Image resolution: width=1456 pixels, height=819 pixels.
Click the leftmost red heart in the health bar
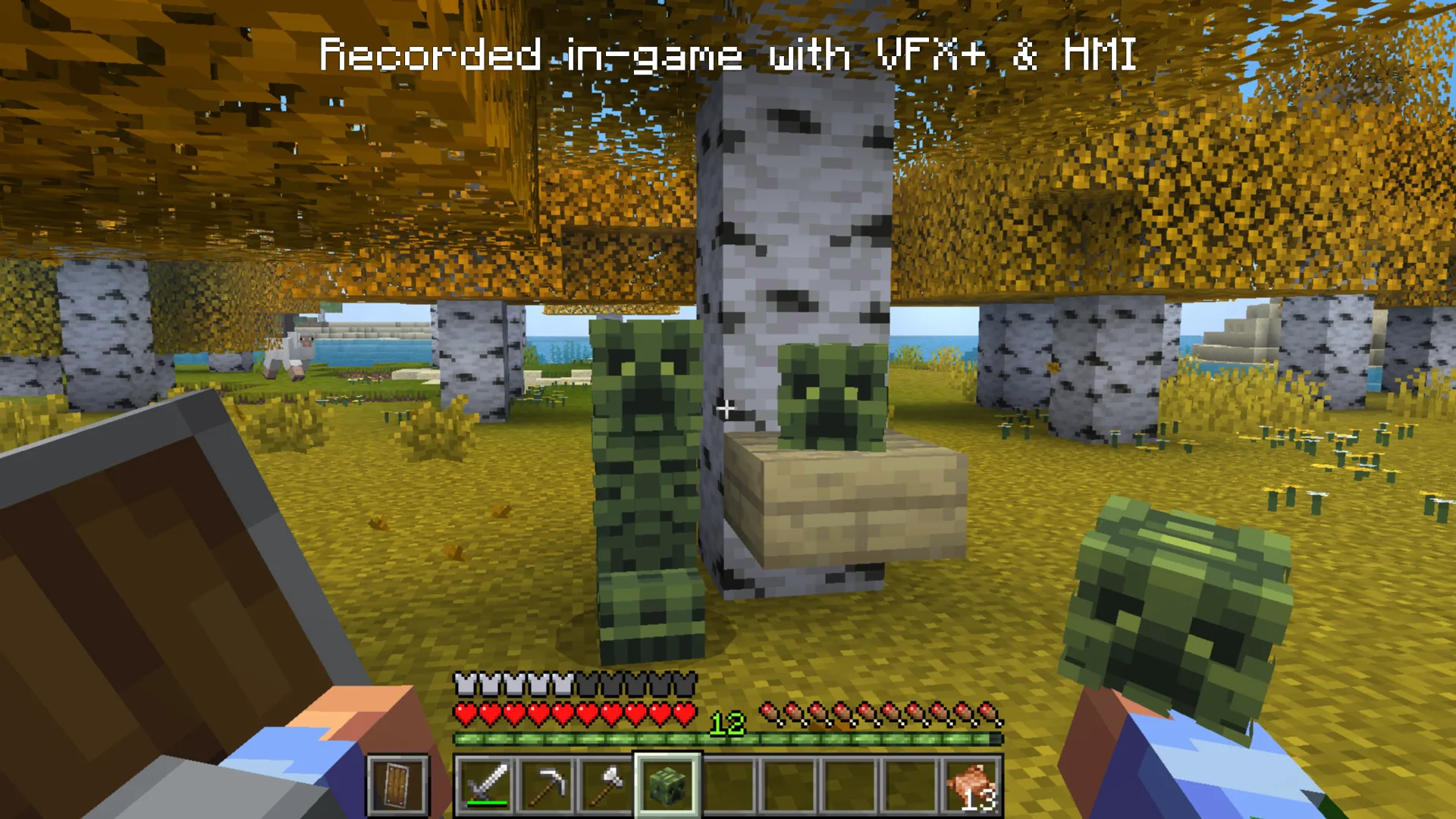pos(463,711)
